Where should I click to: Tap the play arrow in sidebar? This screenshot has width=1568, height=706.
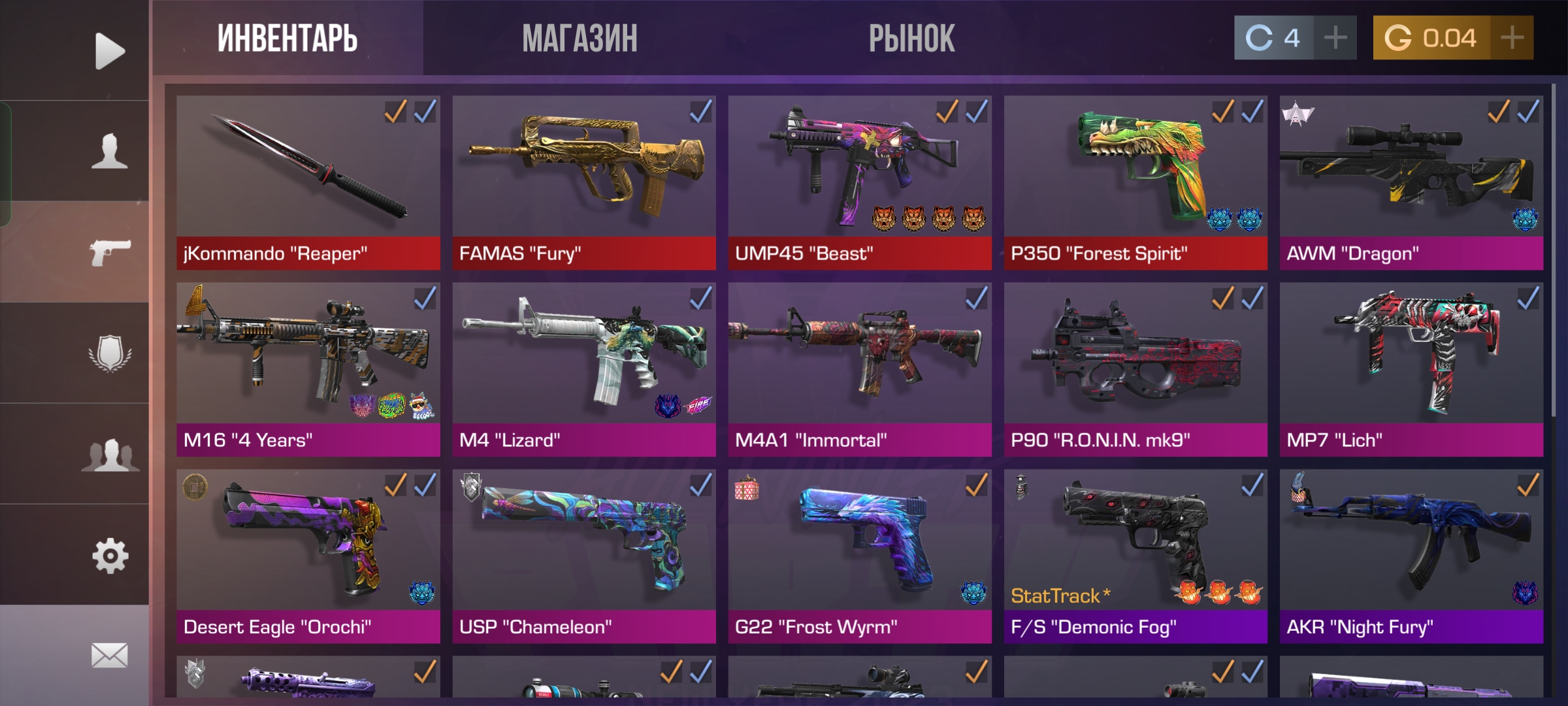[x=109, y=50]
